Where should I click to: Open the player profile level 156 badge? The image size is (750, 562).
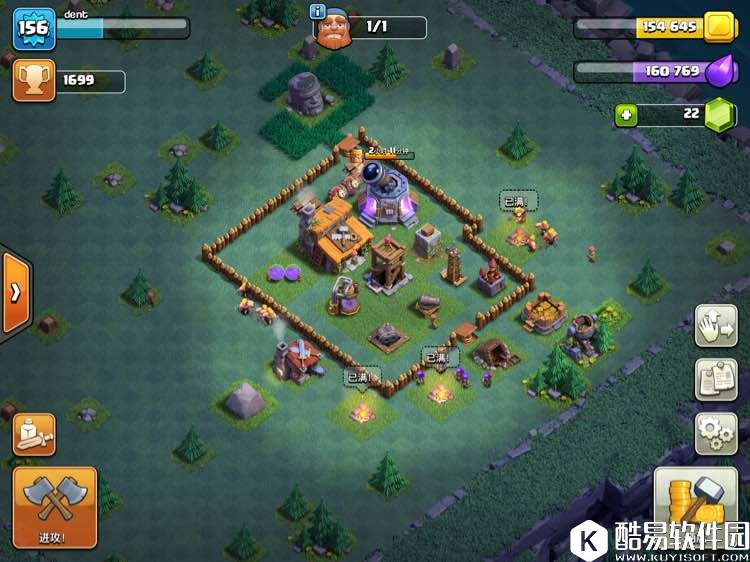pos(33,28)
